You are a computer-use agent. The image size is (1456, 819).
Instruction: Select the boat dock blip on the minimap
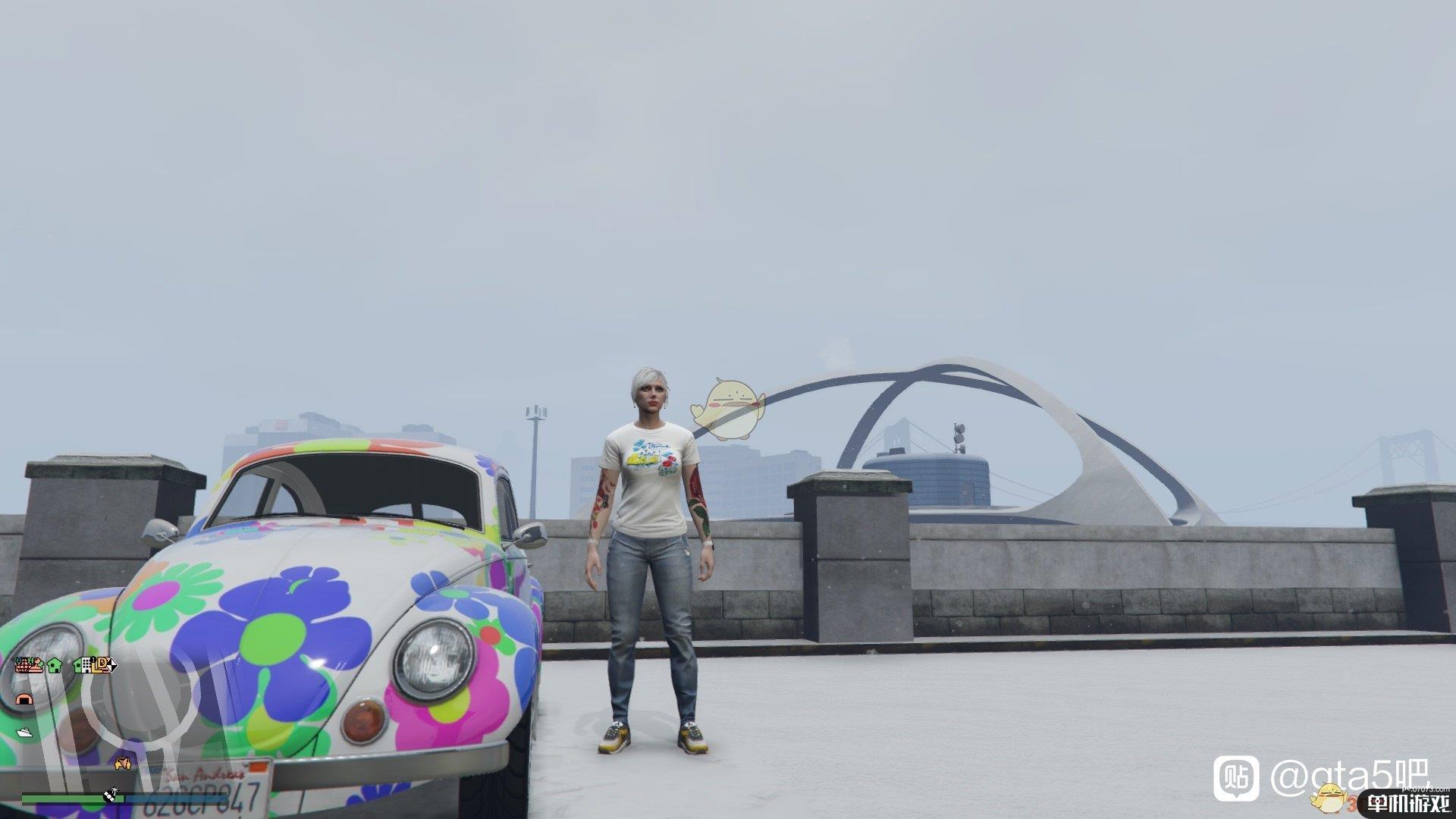(24, 733)
